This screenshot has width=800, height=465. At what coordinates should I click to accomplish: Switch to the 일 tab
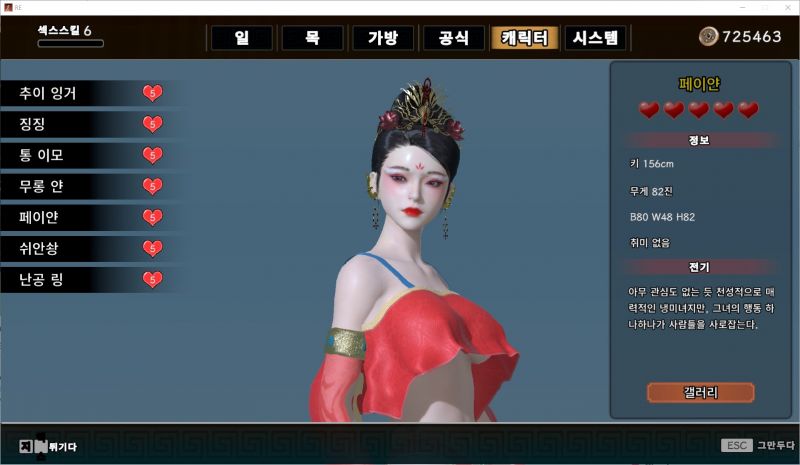pos(241,38)
